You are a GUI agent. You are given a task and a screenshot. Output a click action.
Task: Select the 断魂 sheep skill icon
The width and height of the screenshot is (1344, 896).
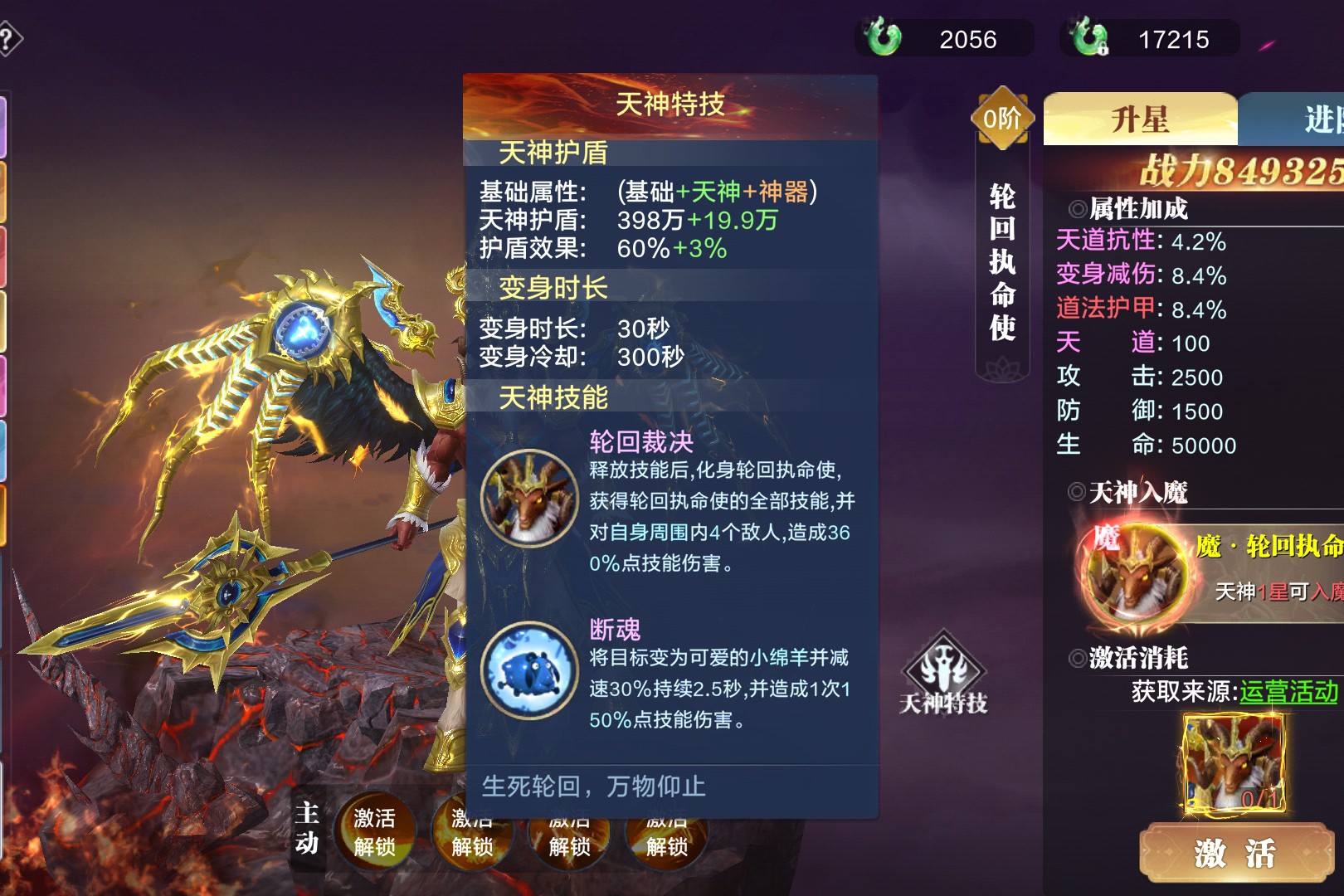pyautogui.click(x=529, y=670)
